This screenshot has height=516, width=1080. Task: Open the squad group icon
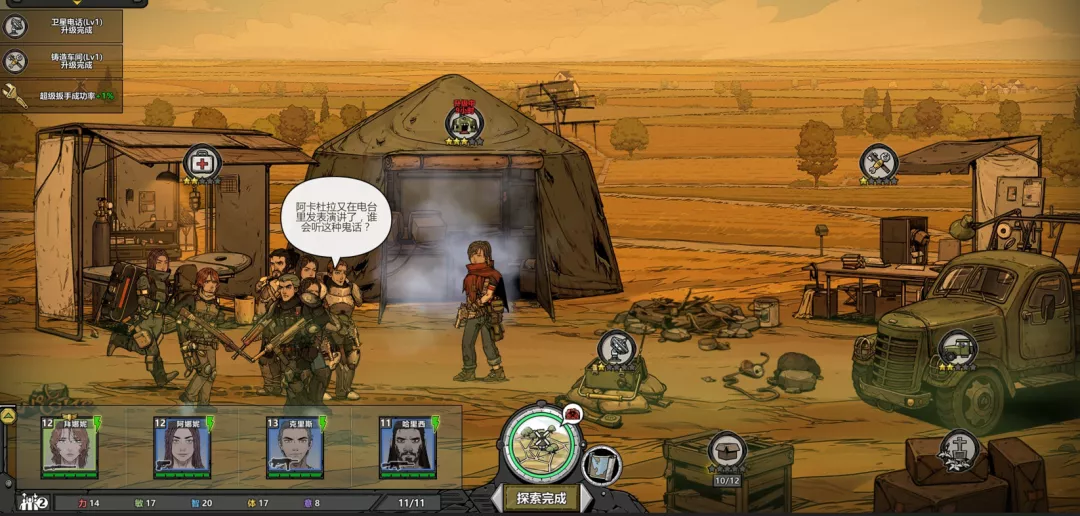pyautogui.click(x=35, y=502)
